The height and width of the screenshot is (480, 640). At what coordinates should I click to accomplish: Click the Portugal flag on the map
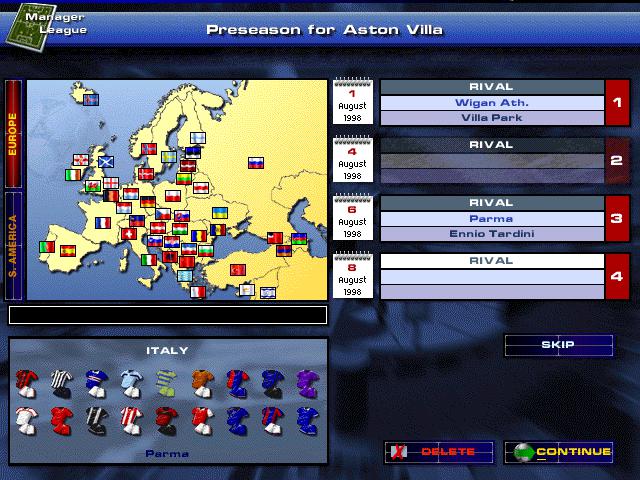click(x=46, y=246)
